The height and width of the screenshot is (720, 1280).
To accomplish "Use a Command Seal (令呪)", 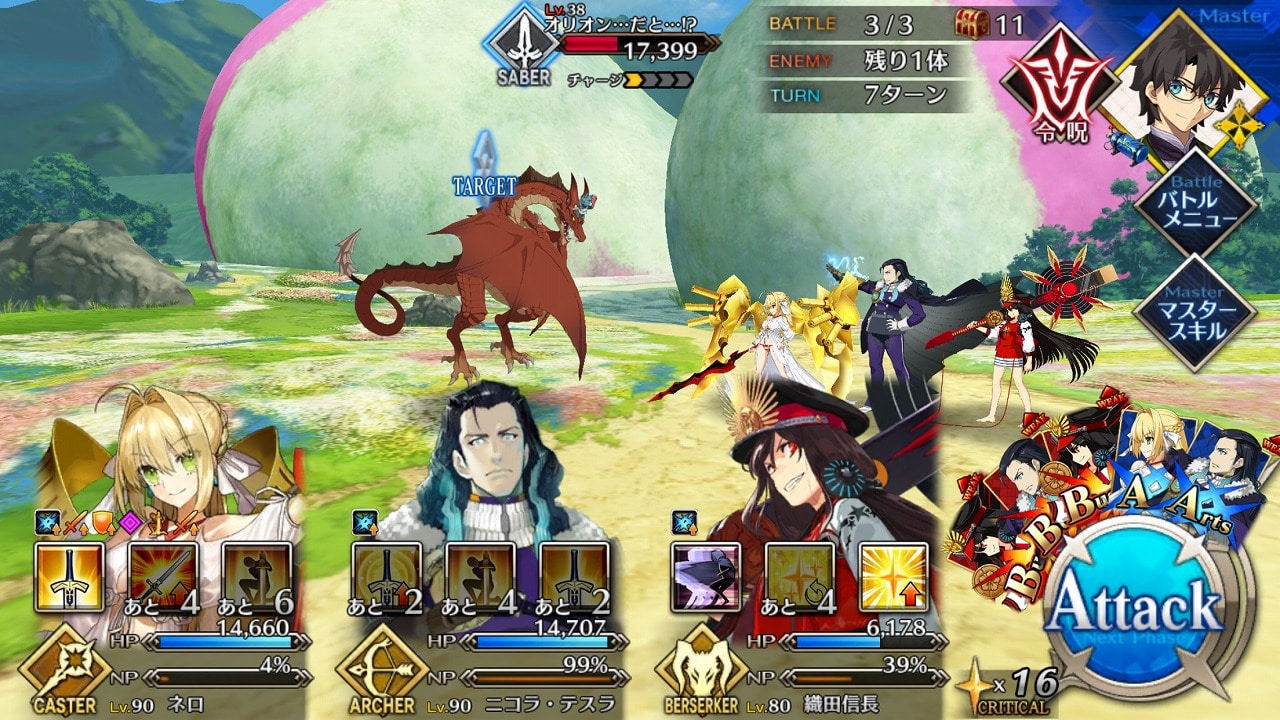I will pyautogui.click(x=1059, y=89).
